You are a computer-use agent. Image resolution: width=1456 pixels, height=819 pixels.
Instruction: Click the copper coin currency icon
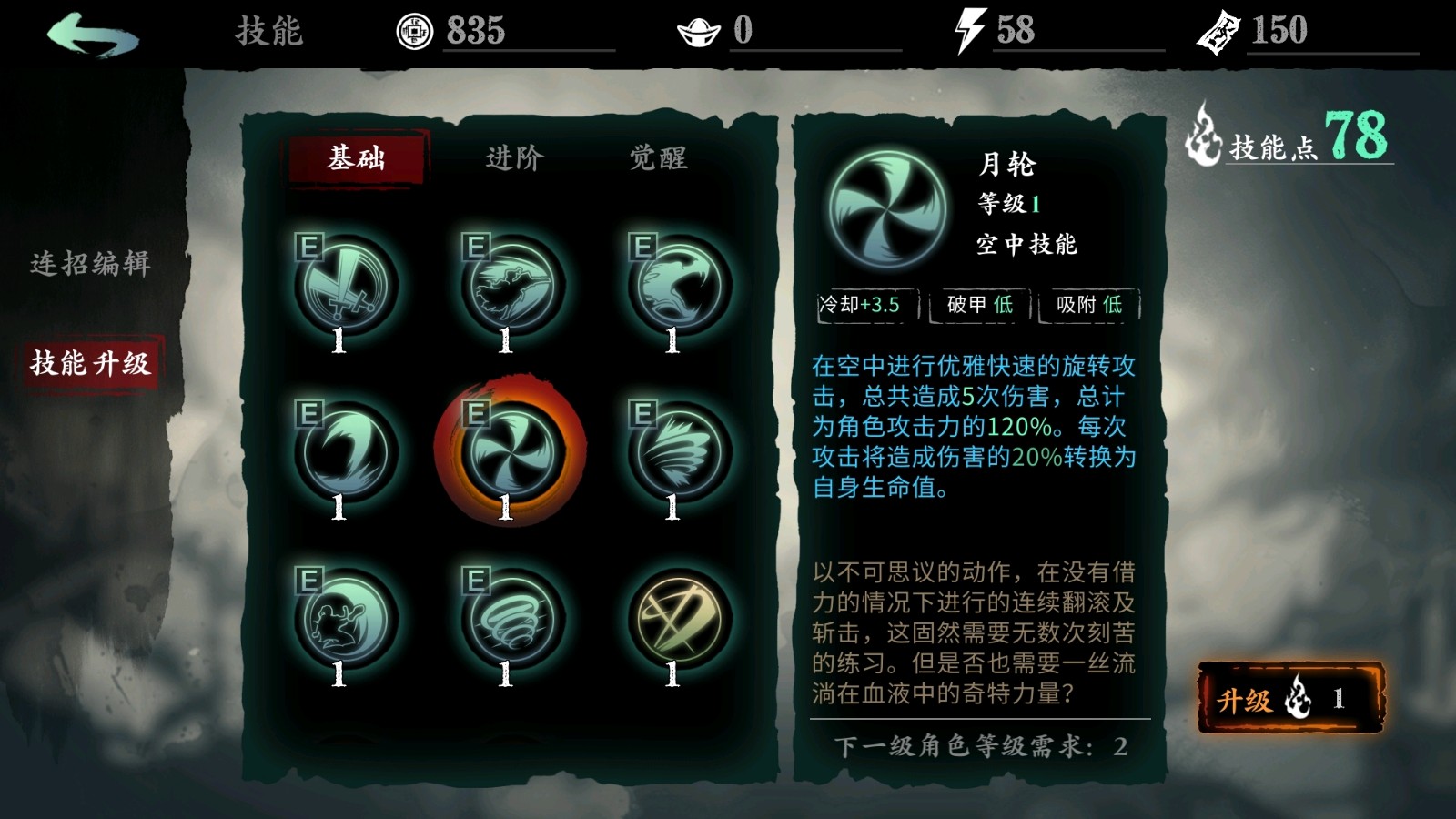(417, 29)
